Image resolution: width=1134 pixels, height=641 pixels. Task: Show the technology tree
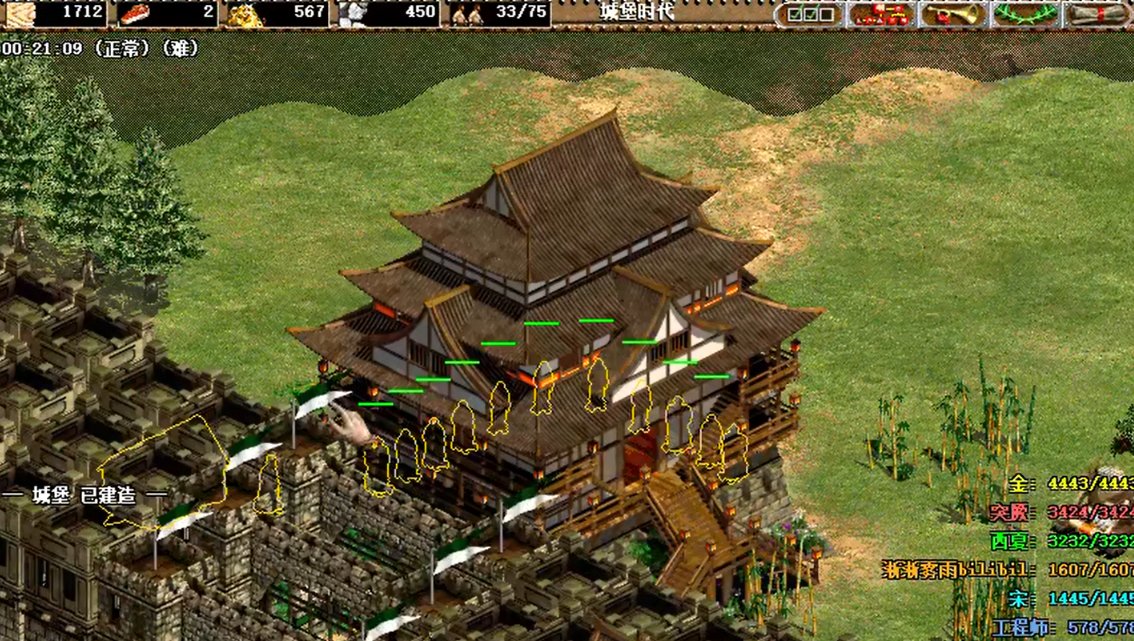(881, 14)
